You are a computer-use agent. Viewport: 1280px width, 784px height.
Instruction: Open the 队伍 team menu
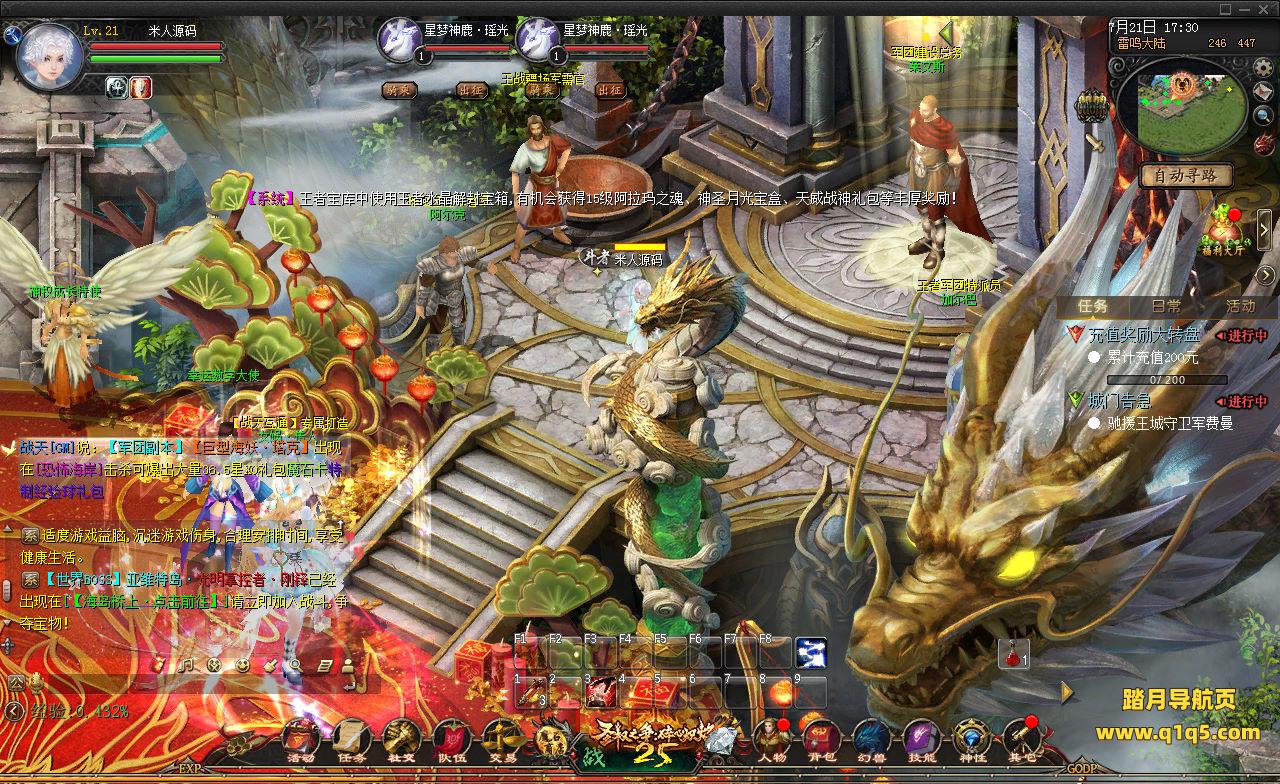pos(452,739)
